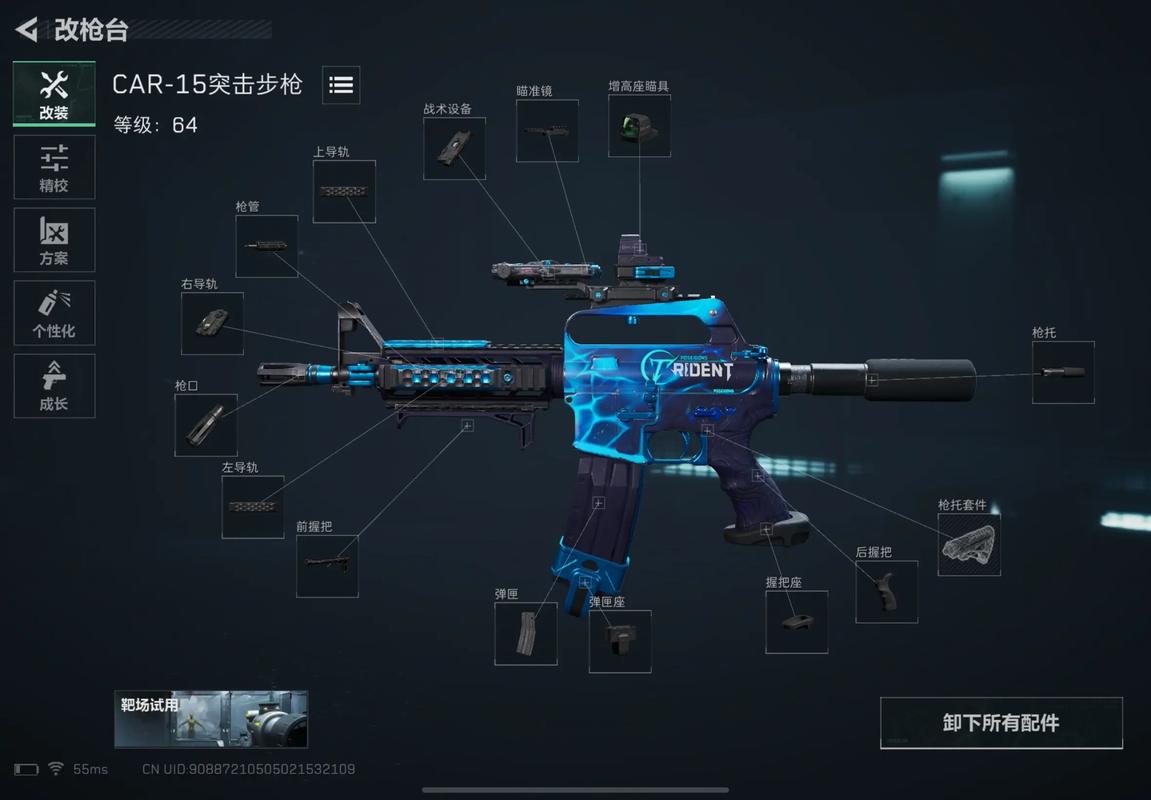Image resolution: width=1151 pixels, height=800 pixels.
Task: Choose the 右导轨 slot
Action: click(x=212, y=323)
